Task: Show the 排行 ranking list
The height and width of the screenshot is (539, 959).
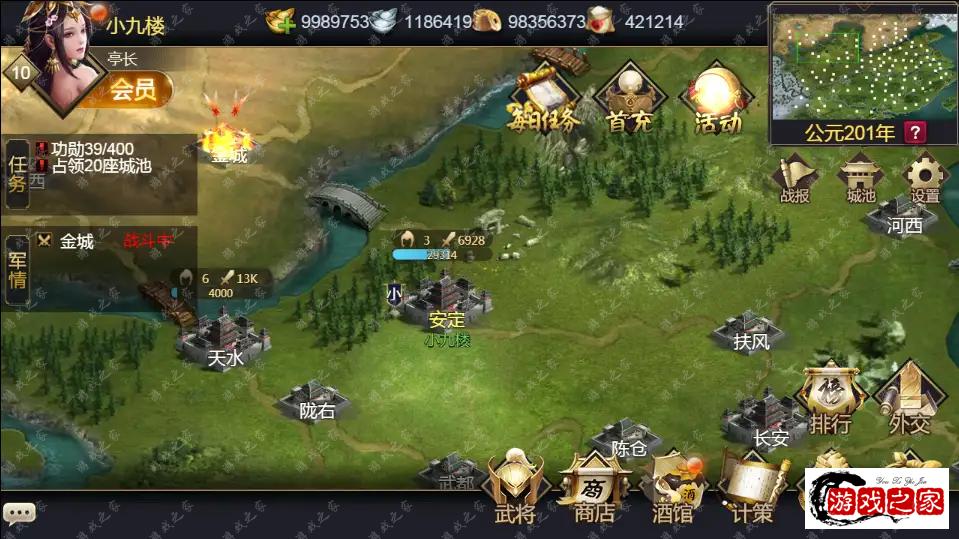Action: click(x=831, y=400)
